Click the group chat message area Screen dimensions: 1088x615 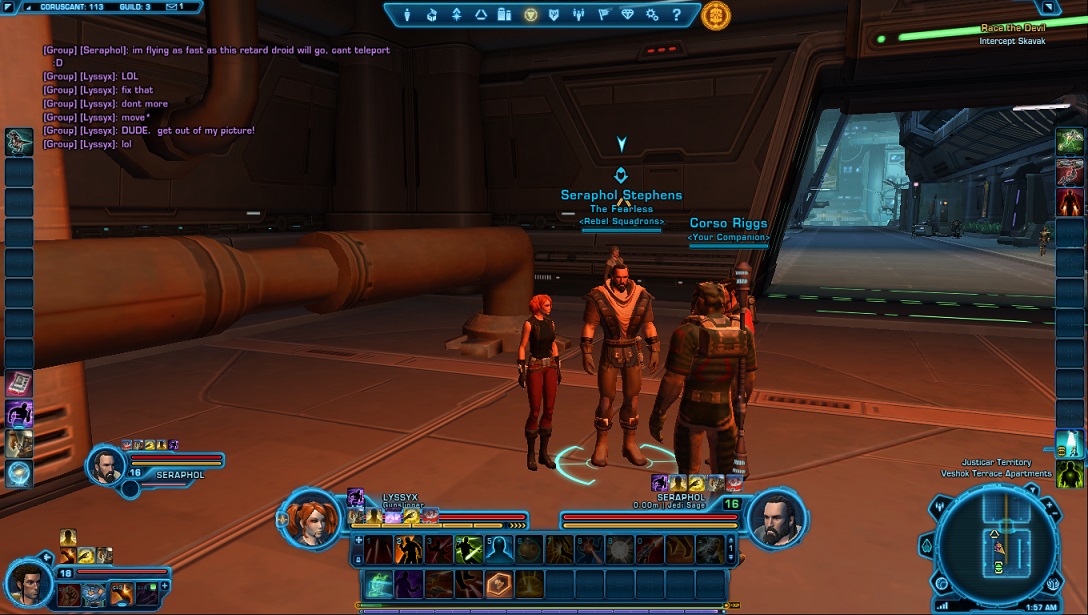[200, 97]
